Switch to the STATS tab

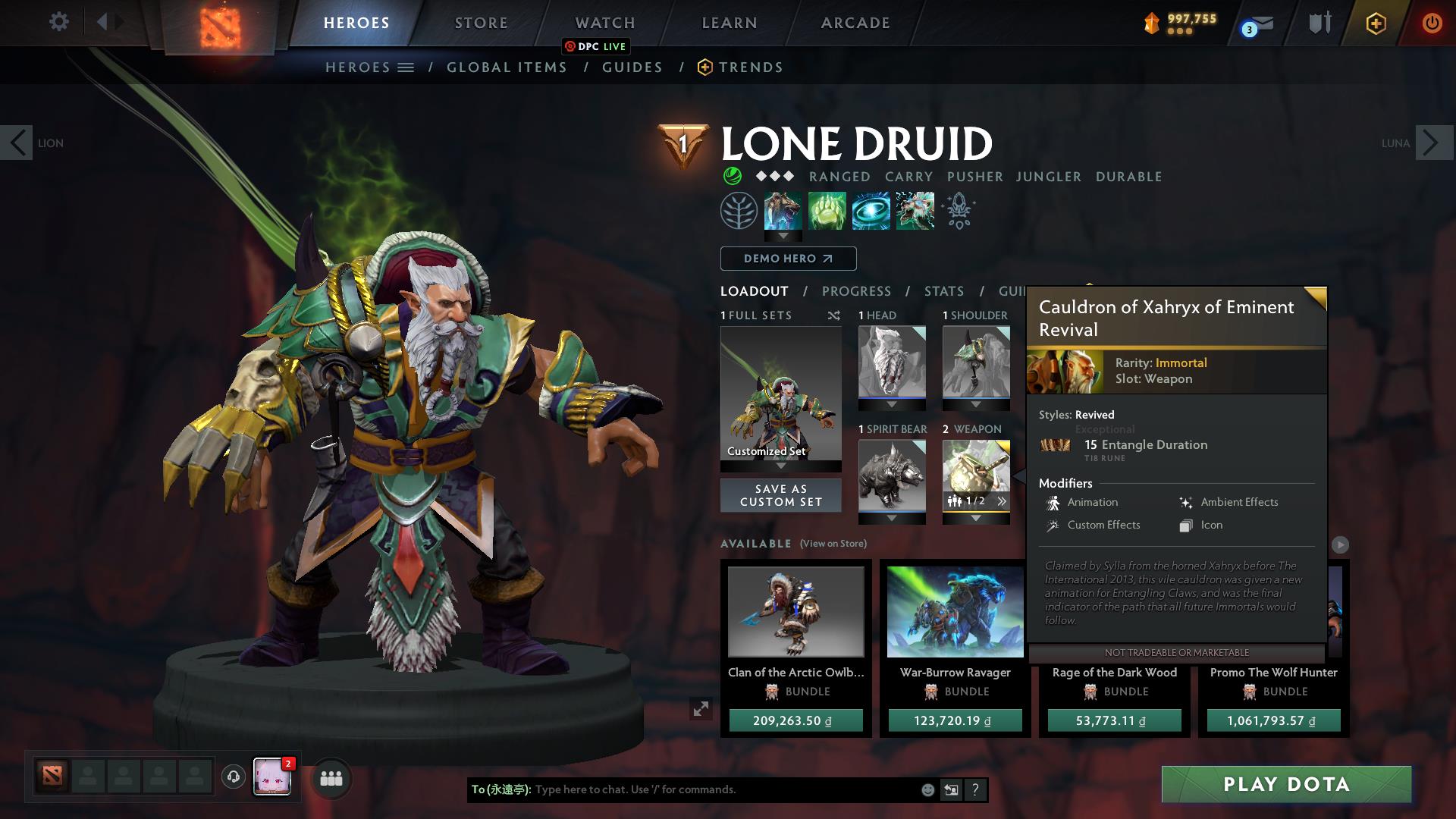943,290
